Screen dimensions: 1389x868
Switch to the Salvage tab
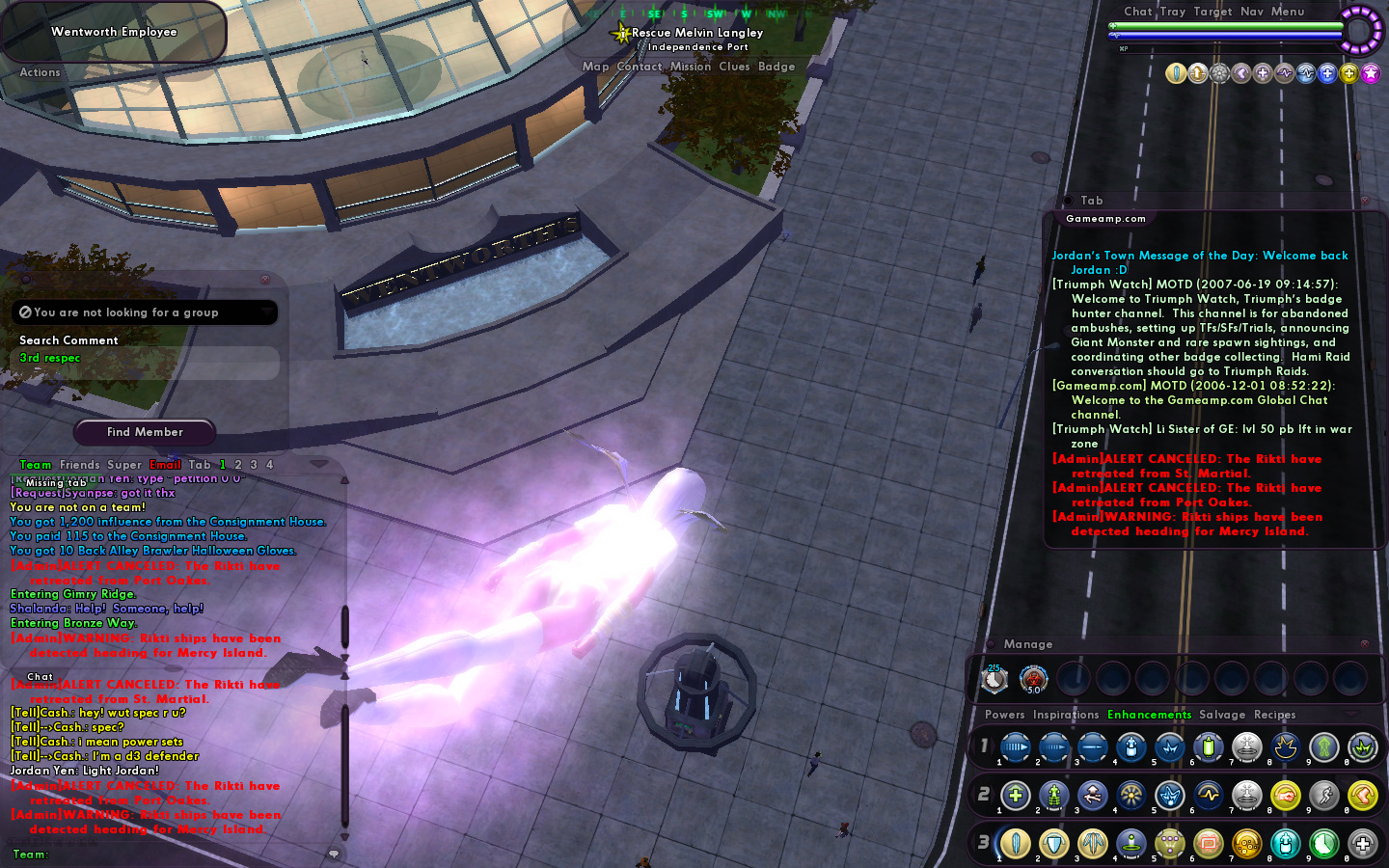[1222, 715]
